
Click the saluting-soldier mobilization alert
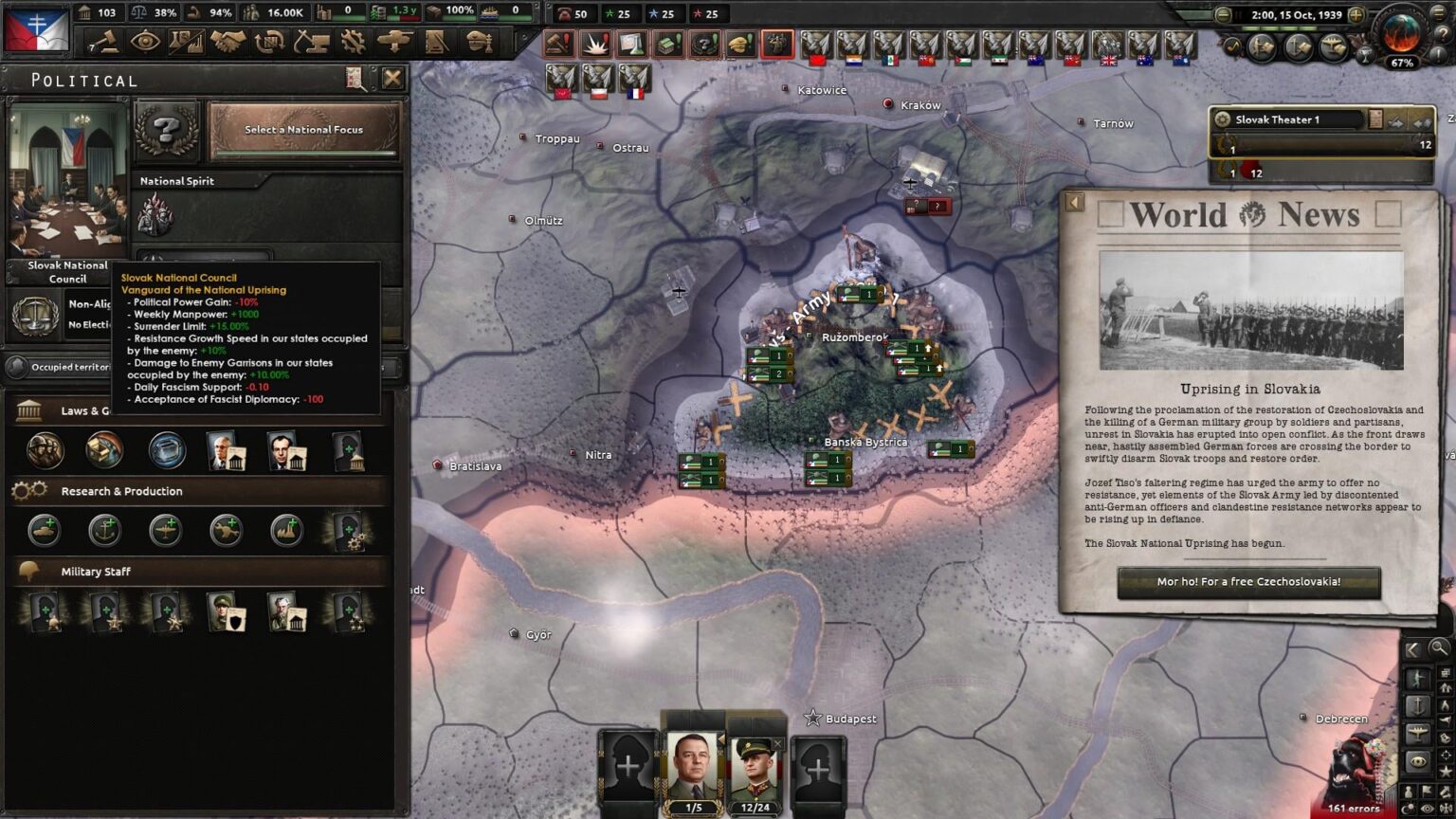pos(776,44)
